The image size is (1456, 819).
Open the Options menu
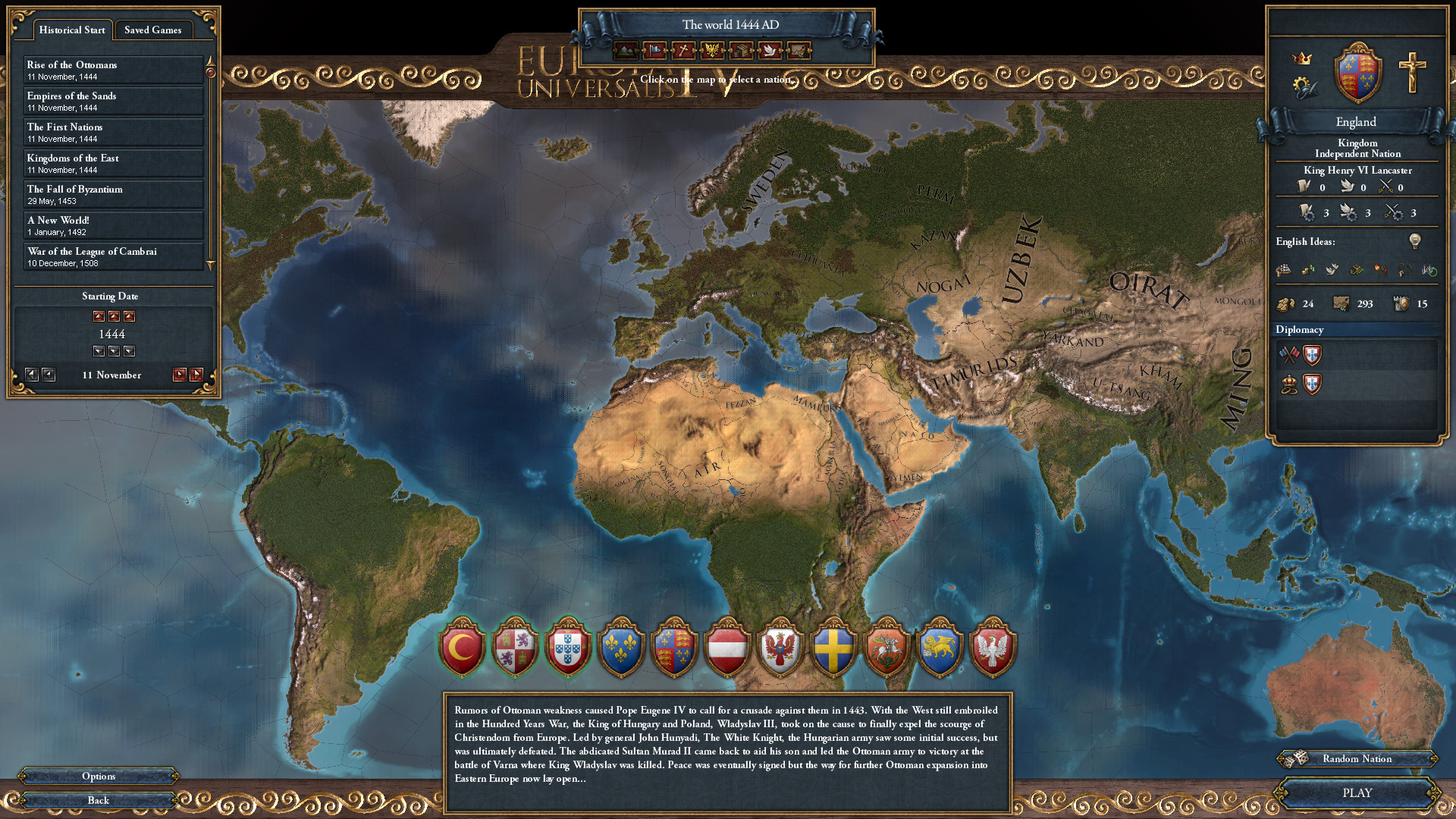98,776
